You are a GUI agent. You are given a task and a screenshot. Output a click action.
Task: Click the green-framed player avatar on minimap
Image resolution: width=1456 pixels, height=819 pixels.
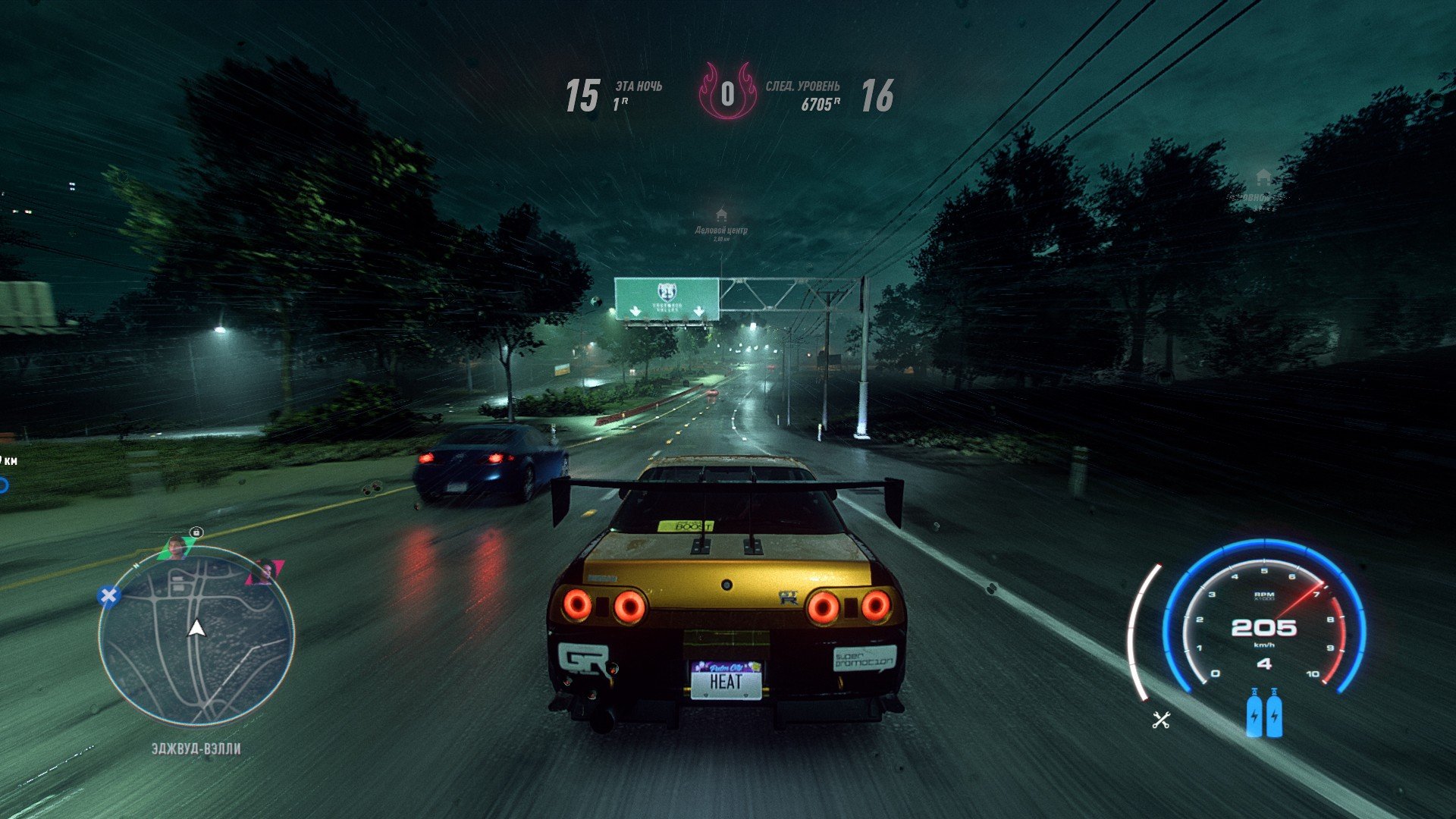click(x=177, y=546)
